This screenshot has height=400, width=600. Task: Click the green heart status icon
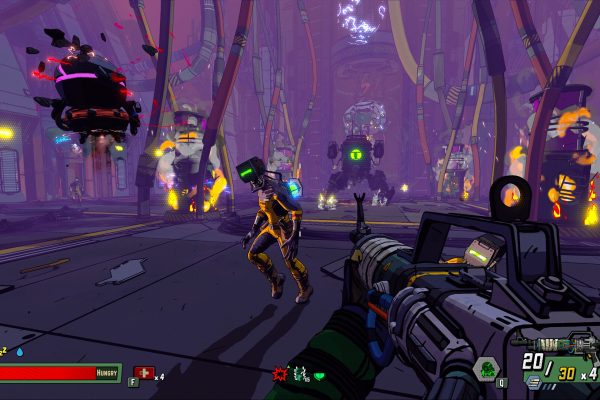click(320, 375)
